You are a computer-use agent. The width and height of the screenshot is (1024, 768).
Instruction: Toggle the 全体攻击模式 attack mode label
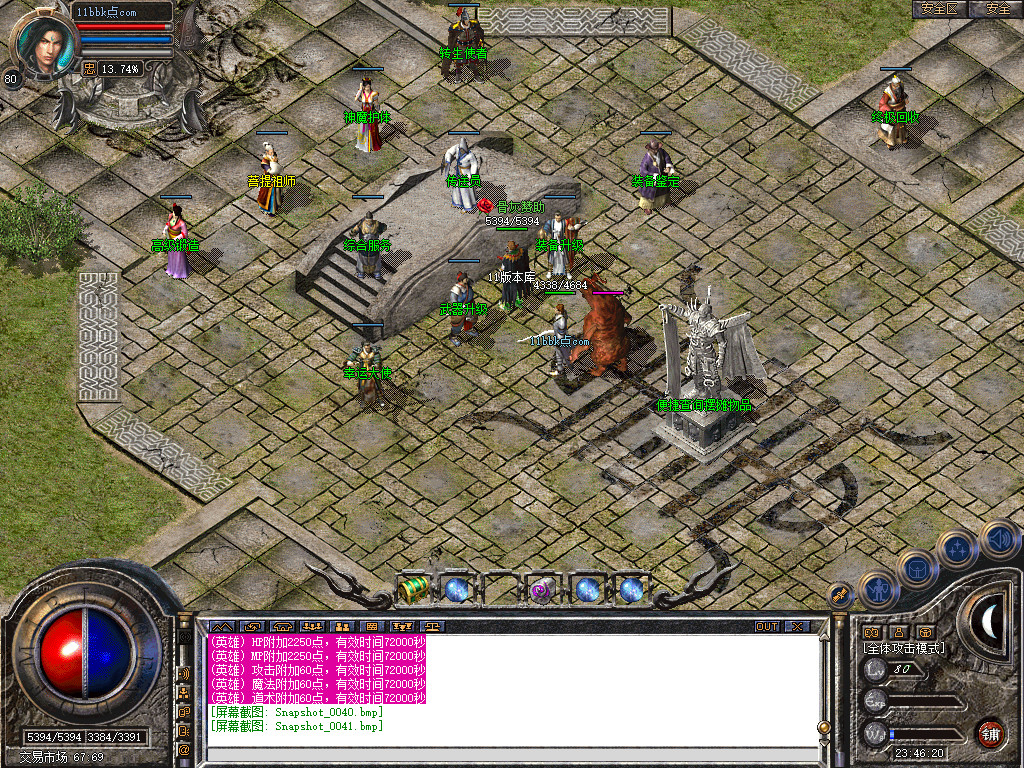[905, 648]
